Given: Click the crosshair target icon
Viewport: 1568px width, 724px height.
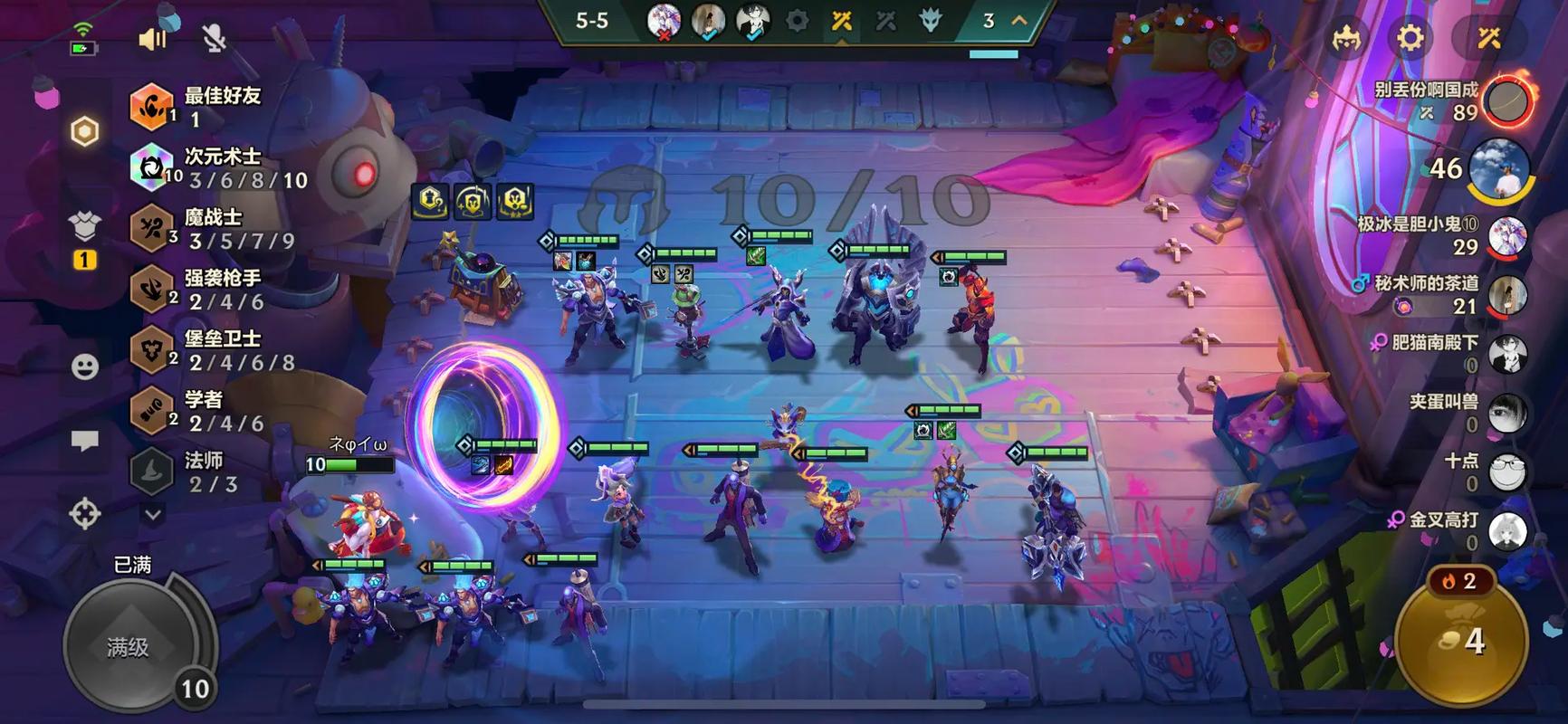Looking at the screenshot, I should point(85,514).
